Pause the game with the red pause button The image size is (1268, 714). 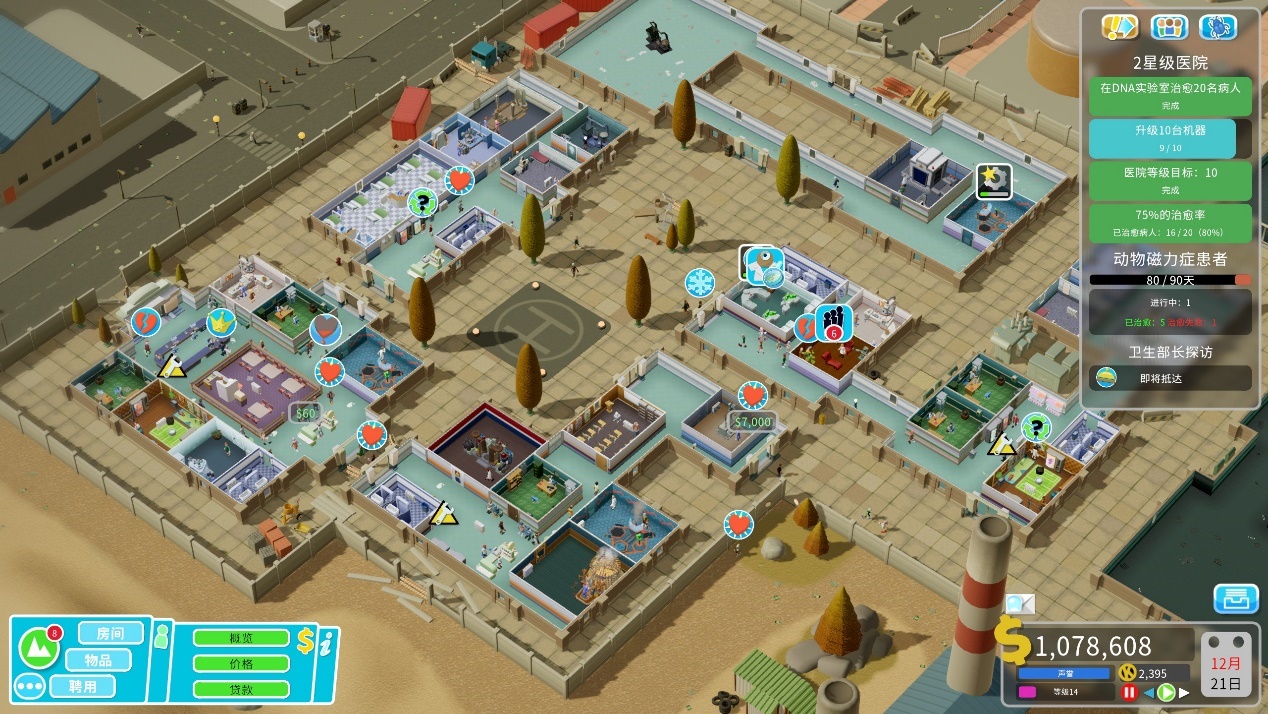pyautogui.click(x=1129, y=692)
